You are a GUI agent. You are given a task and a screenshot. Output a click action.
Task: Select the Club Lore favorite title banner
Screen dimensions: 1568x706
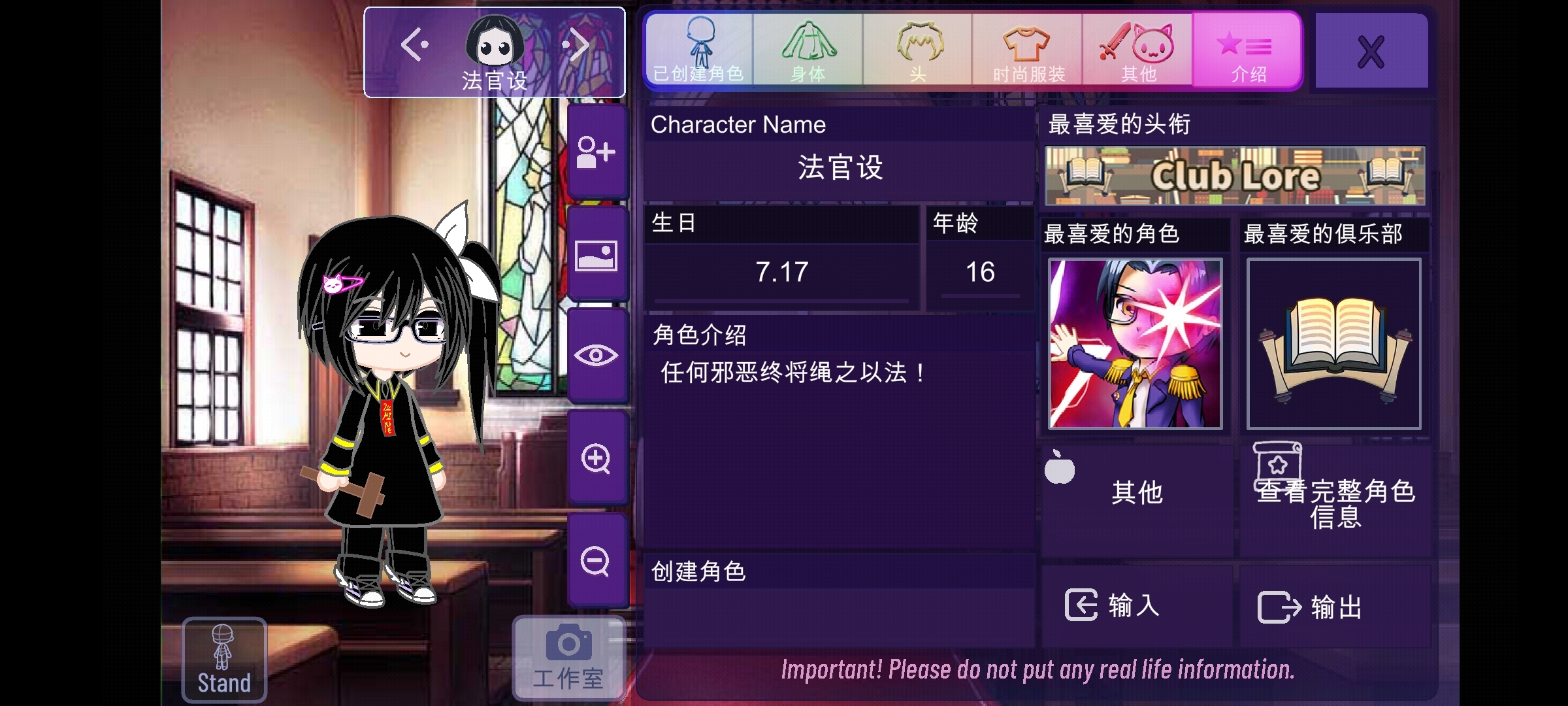(x=1235, y=175)
